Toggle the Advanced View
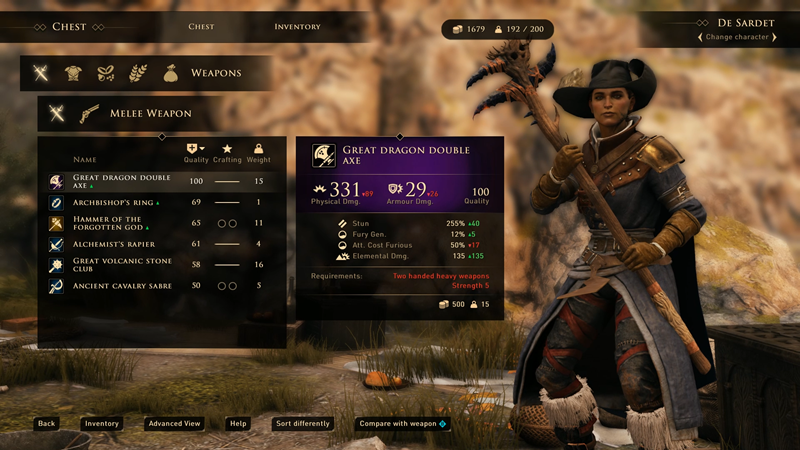This screenshot has width=800, height=450. (x=174, y=424)
